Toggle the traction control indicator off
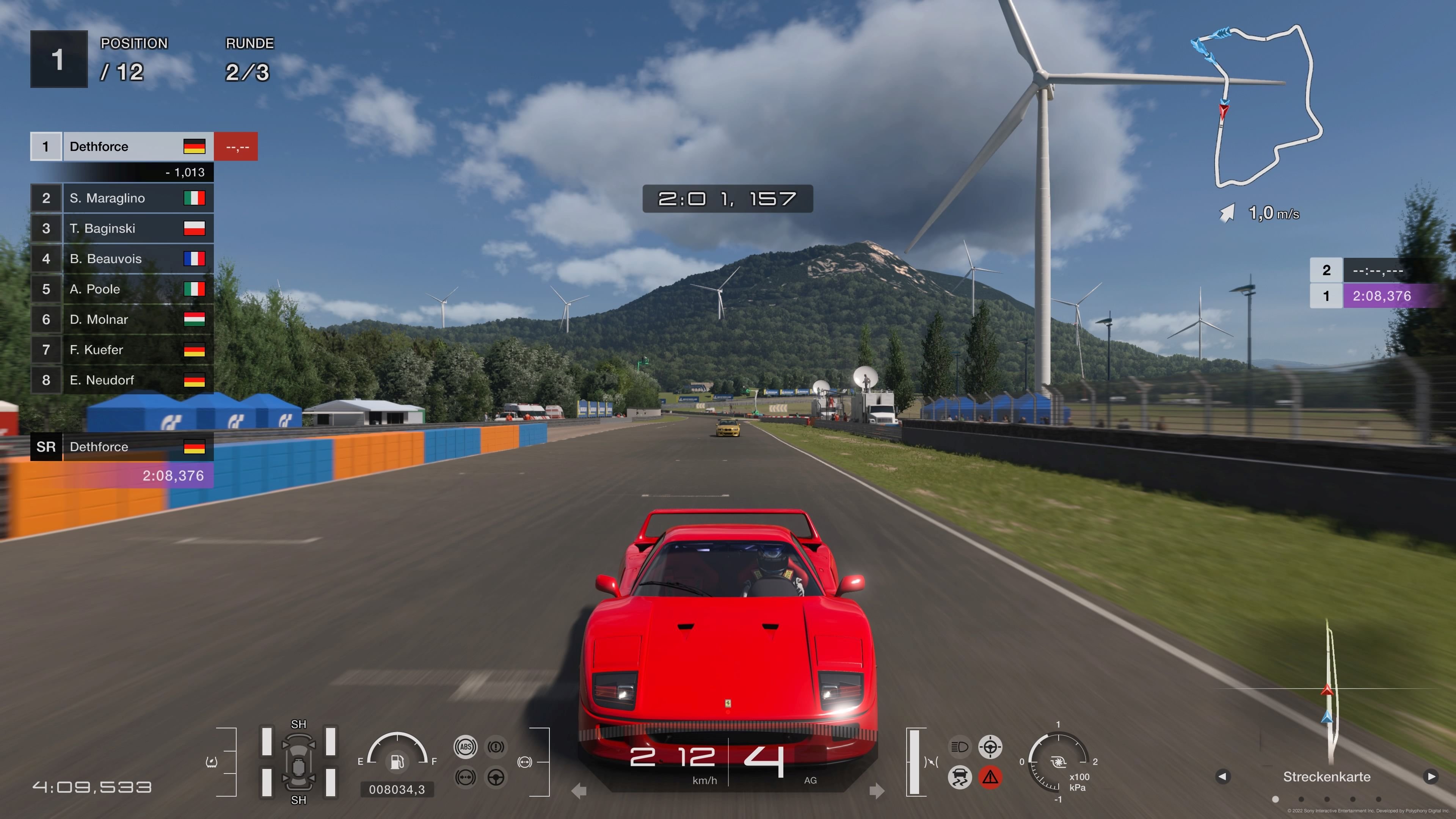Viewport: 1456px width, 819px height. point(959,778)
